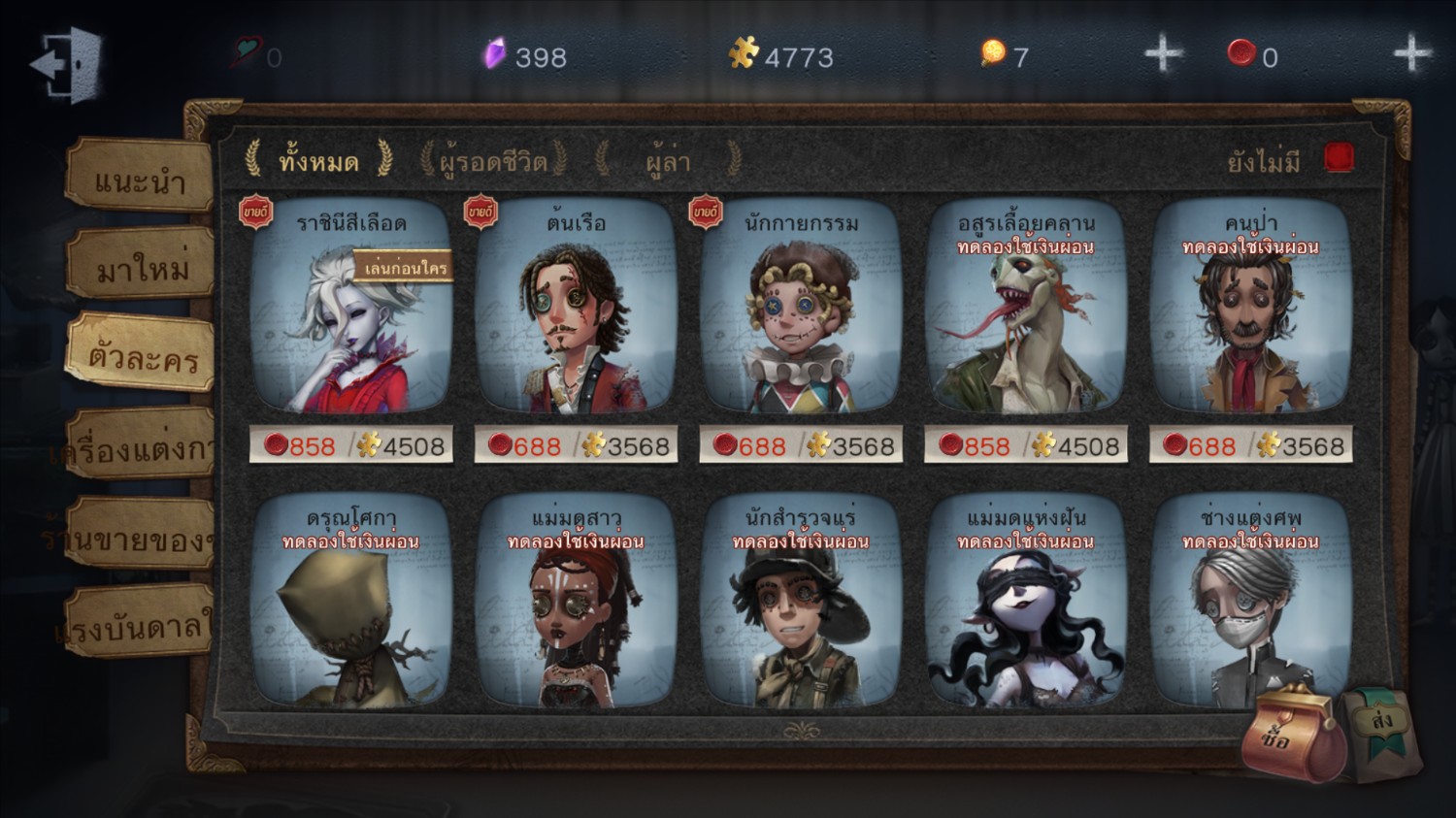Select the อสูรเลื้อยคลาน reptile hunter card
The width and height of the screenshot is (1456, 818).
click(x=1025, y=311)
